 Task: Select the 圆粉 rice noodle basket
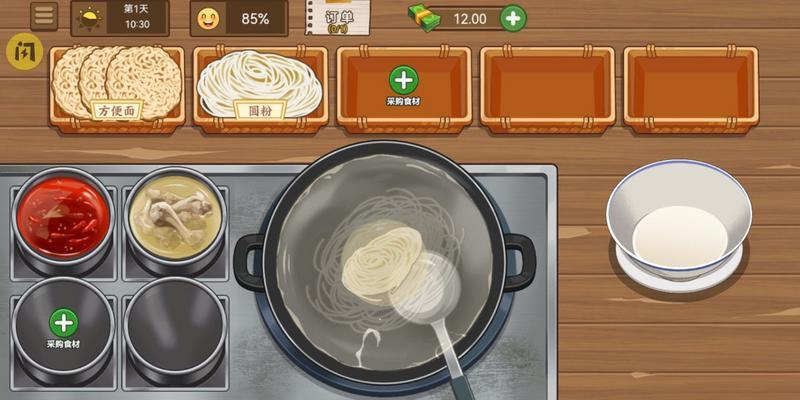[x=259, y=86]
